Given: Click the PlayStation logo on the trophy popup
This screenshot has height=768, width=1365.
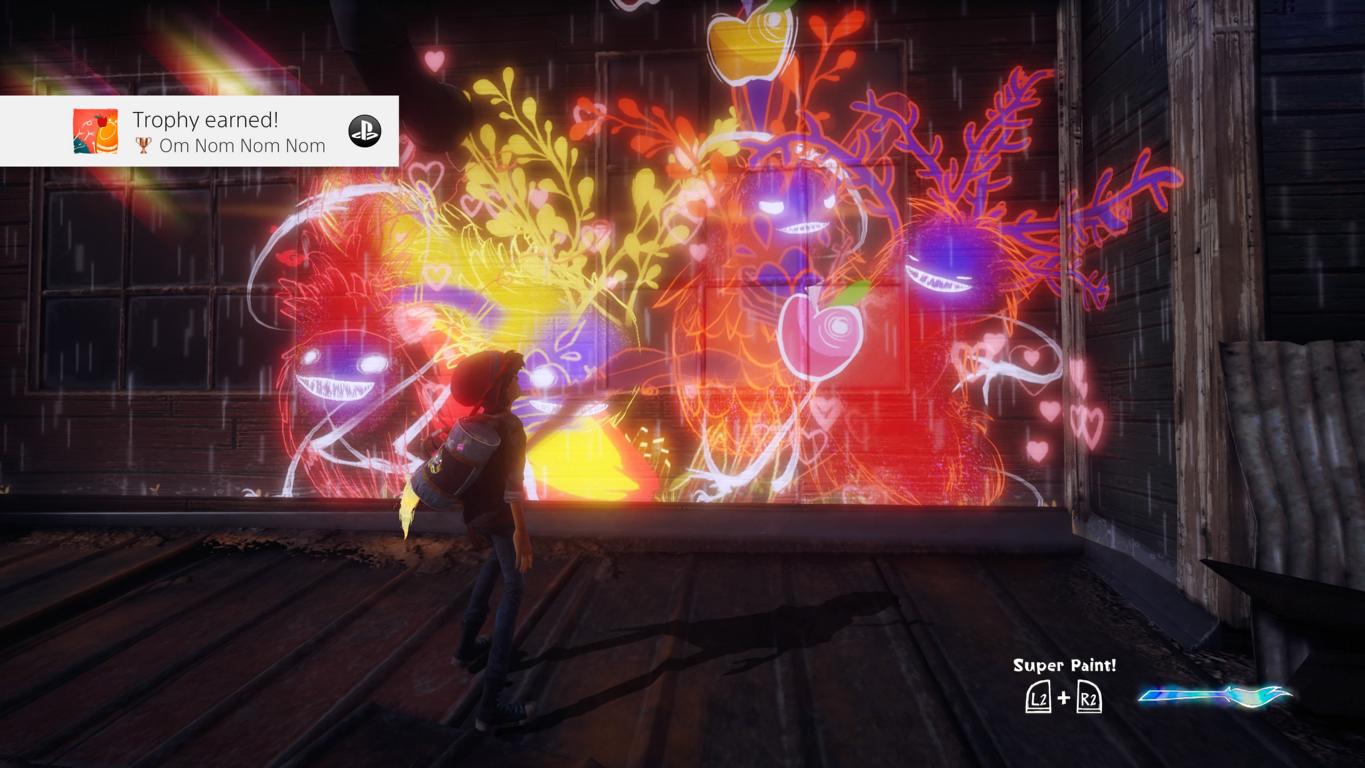Looking at the screenshot, I should (x=364, y=131).
